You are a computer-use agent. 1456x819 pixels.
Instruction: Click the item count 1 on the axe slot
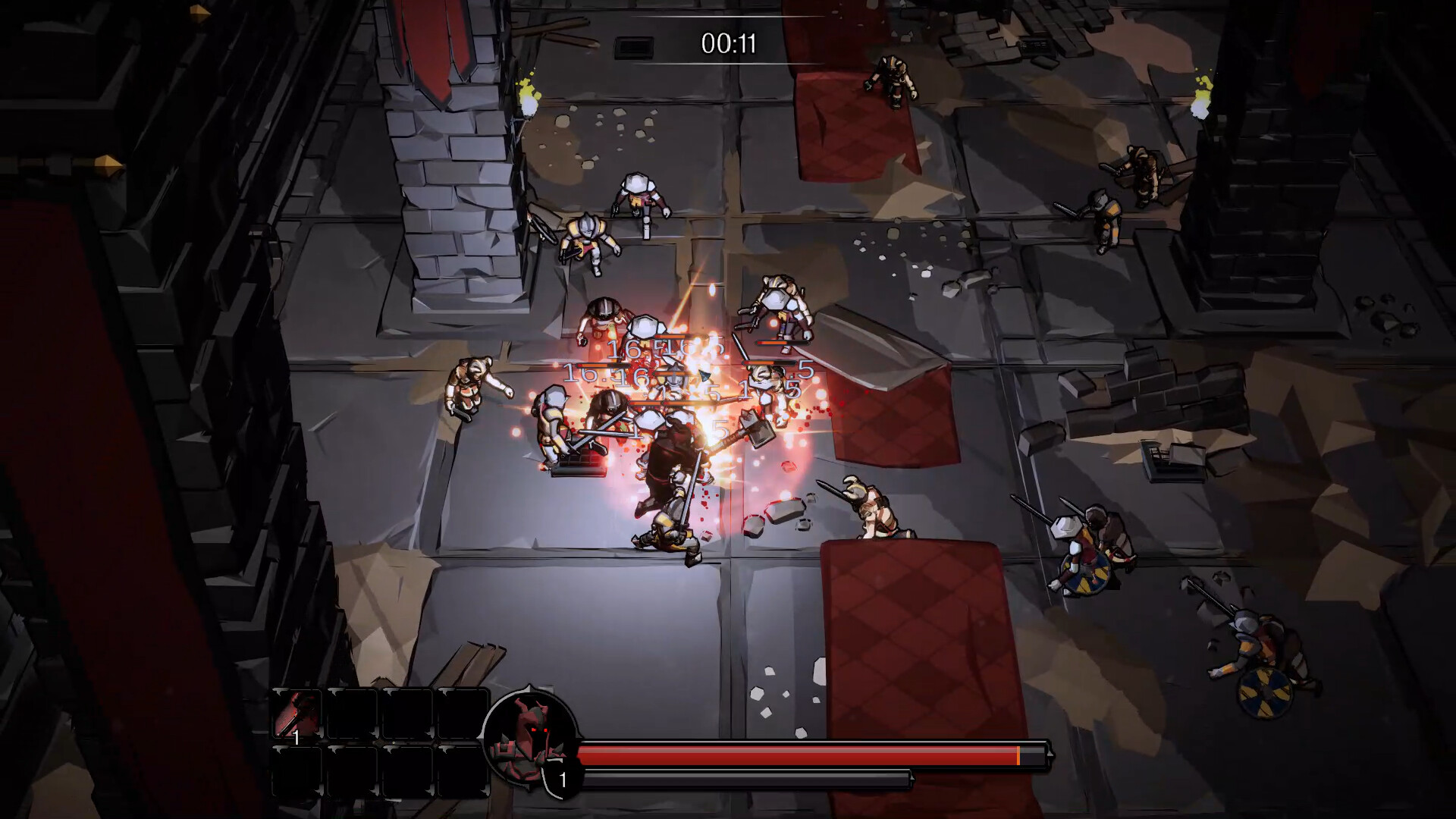tap(297, 738)
